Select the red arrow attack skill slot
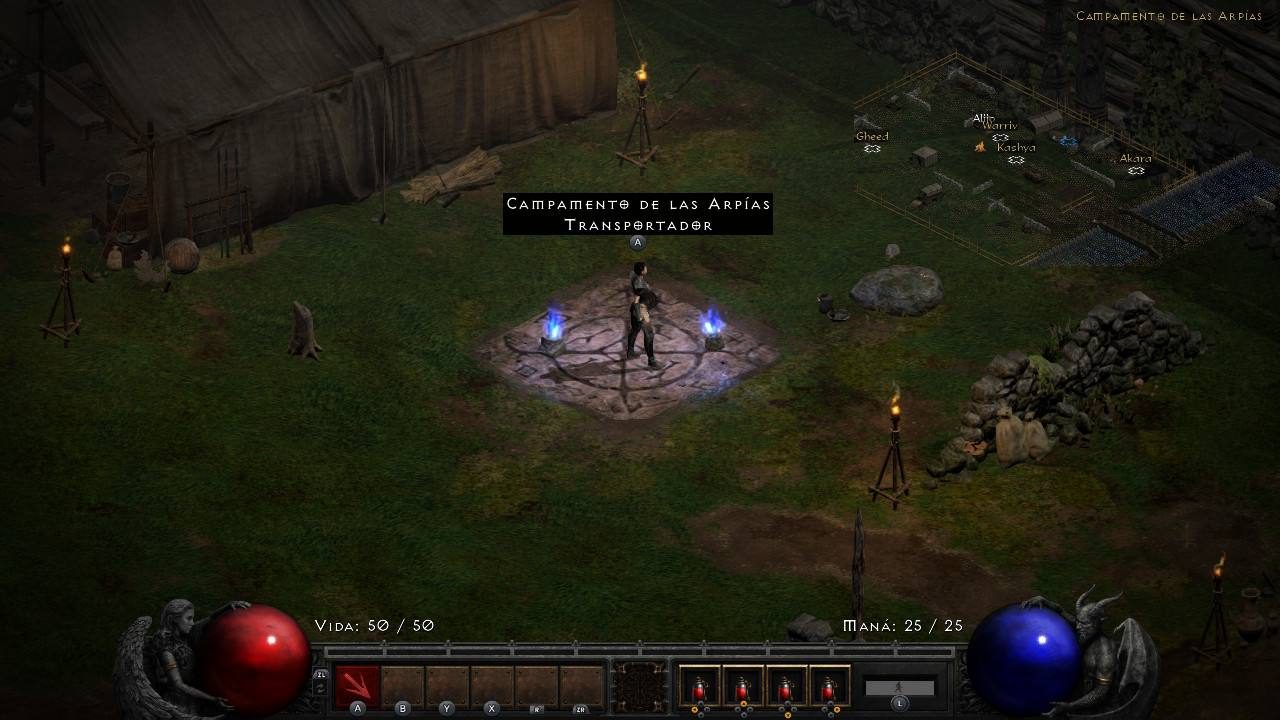Screen dimensions: 1280x720 (x=357, y=685)
